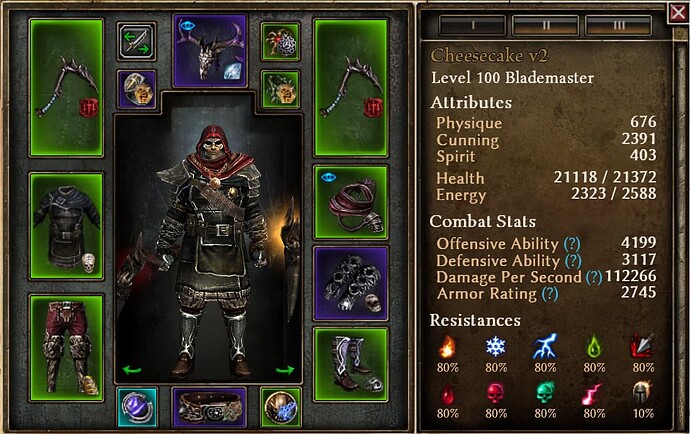Switch to character stats tab I
Viewport: 690px width, 434px height.
(470, 24)
